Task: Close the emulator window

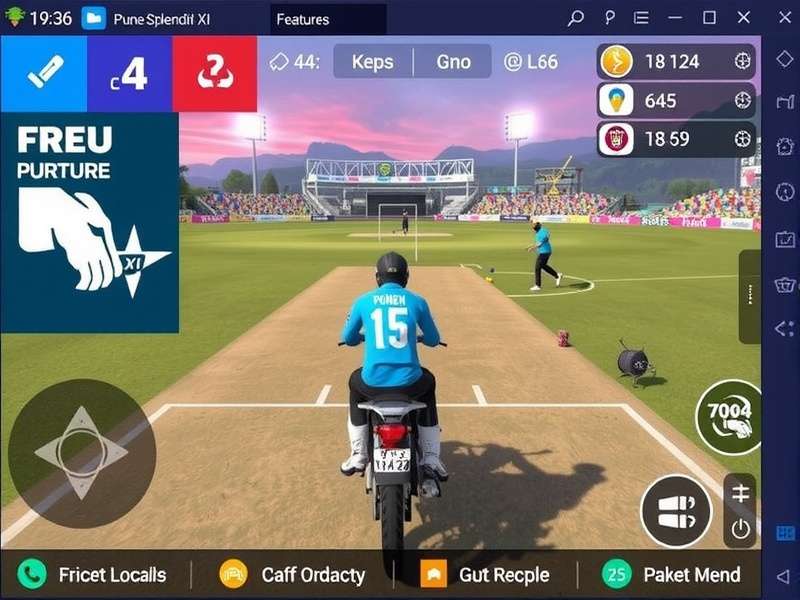Action: (743, 18)
